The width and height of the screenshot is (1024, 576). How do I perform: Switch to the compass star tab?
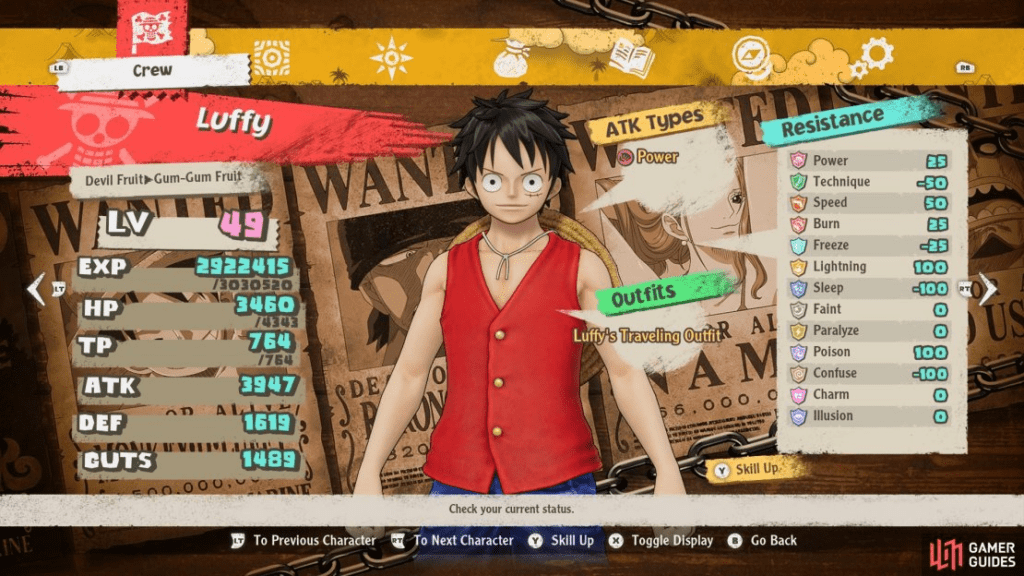391,58
